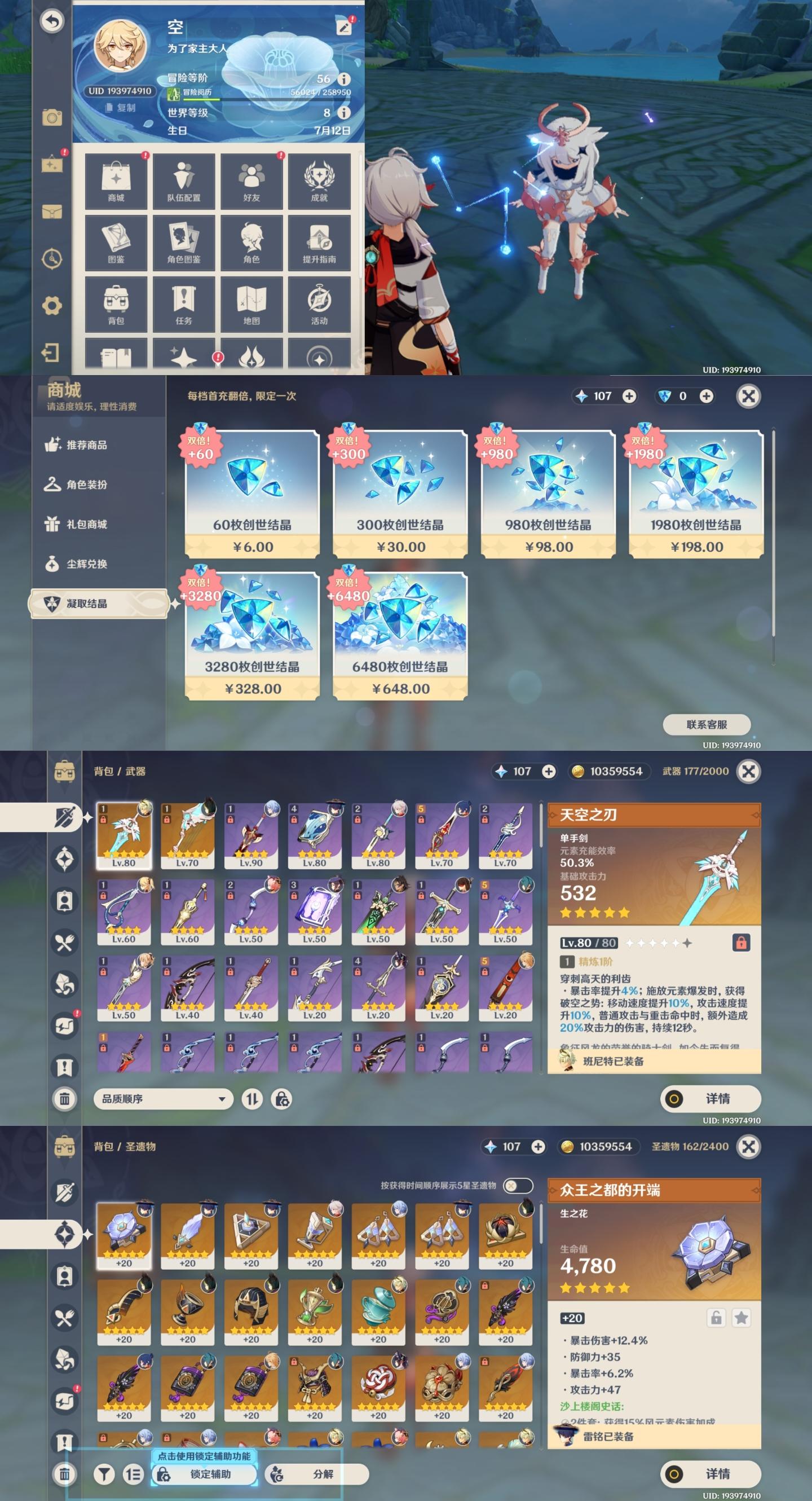The image size is (812, 1501).
Task: Open the 尘辉兑换 exchange category
Action: point(86,564)
